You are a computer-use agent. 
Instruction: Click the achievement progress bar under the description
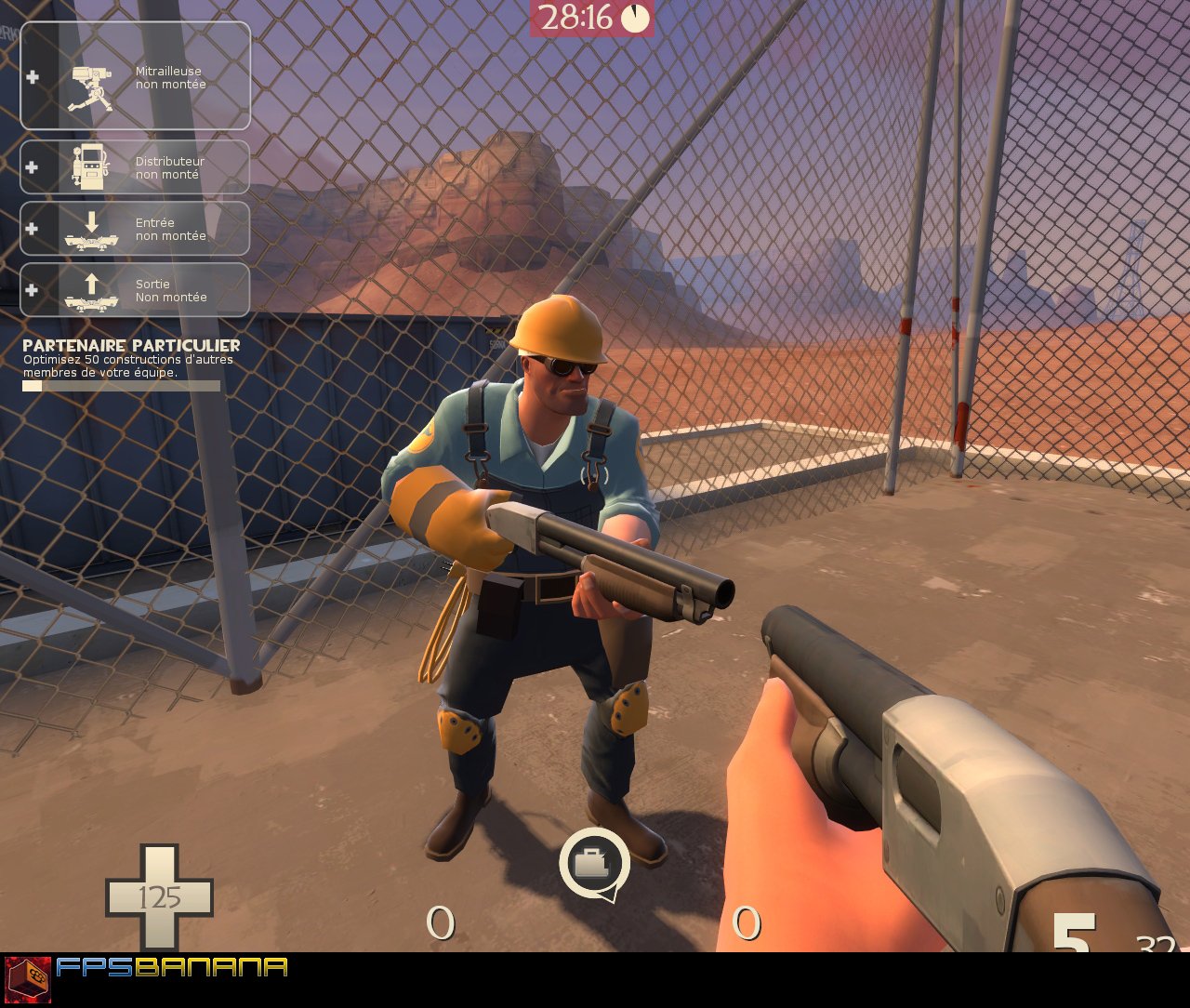tap(121, 384)
